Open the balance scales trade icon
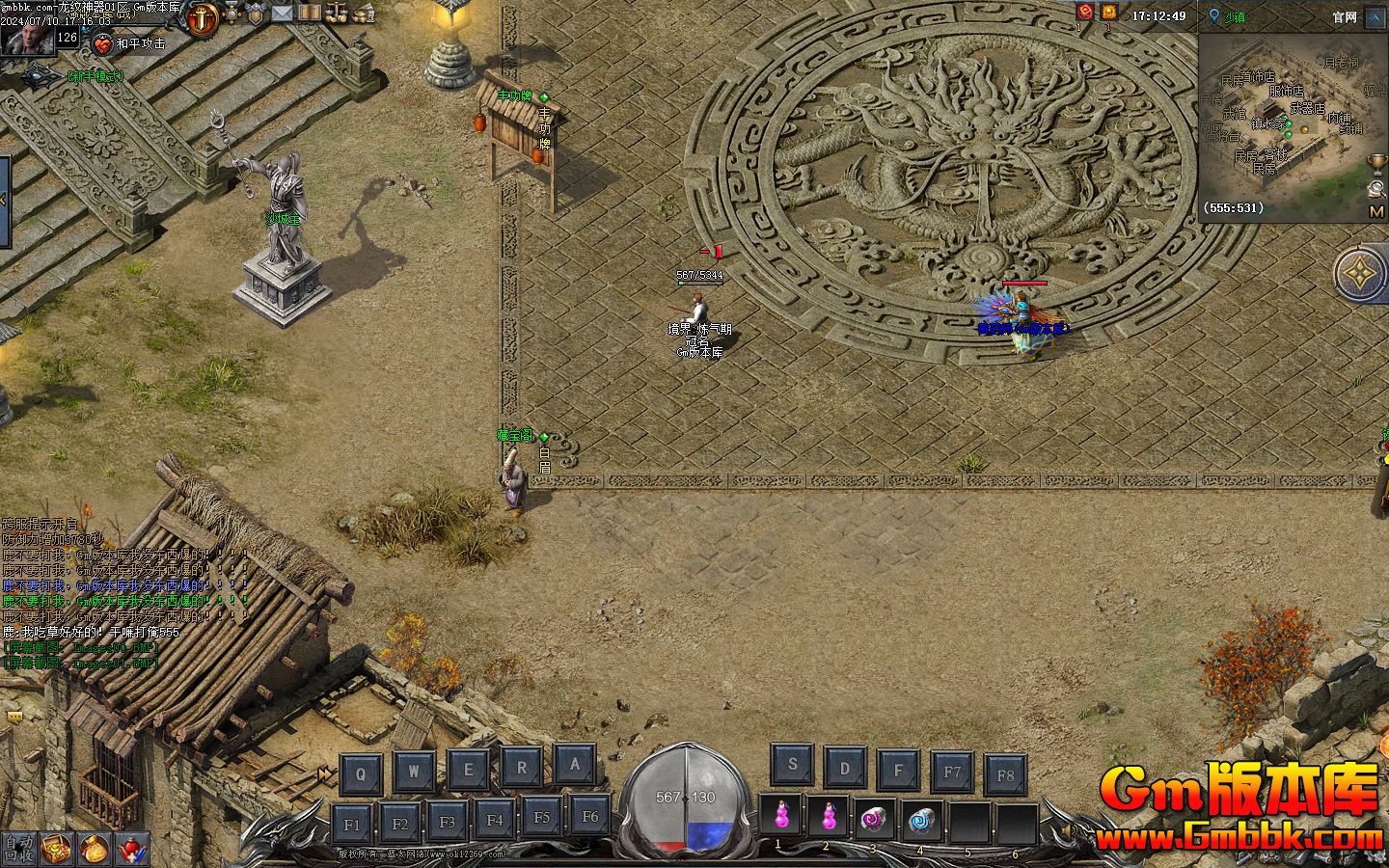 tap(337, 14)
